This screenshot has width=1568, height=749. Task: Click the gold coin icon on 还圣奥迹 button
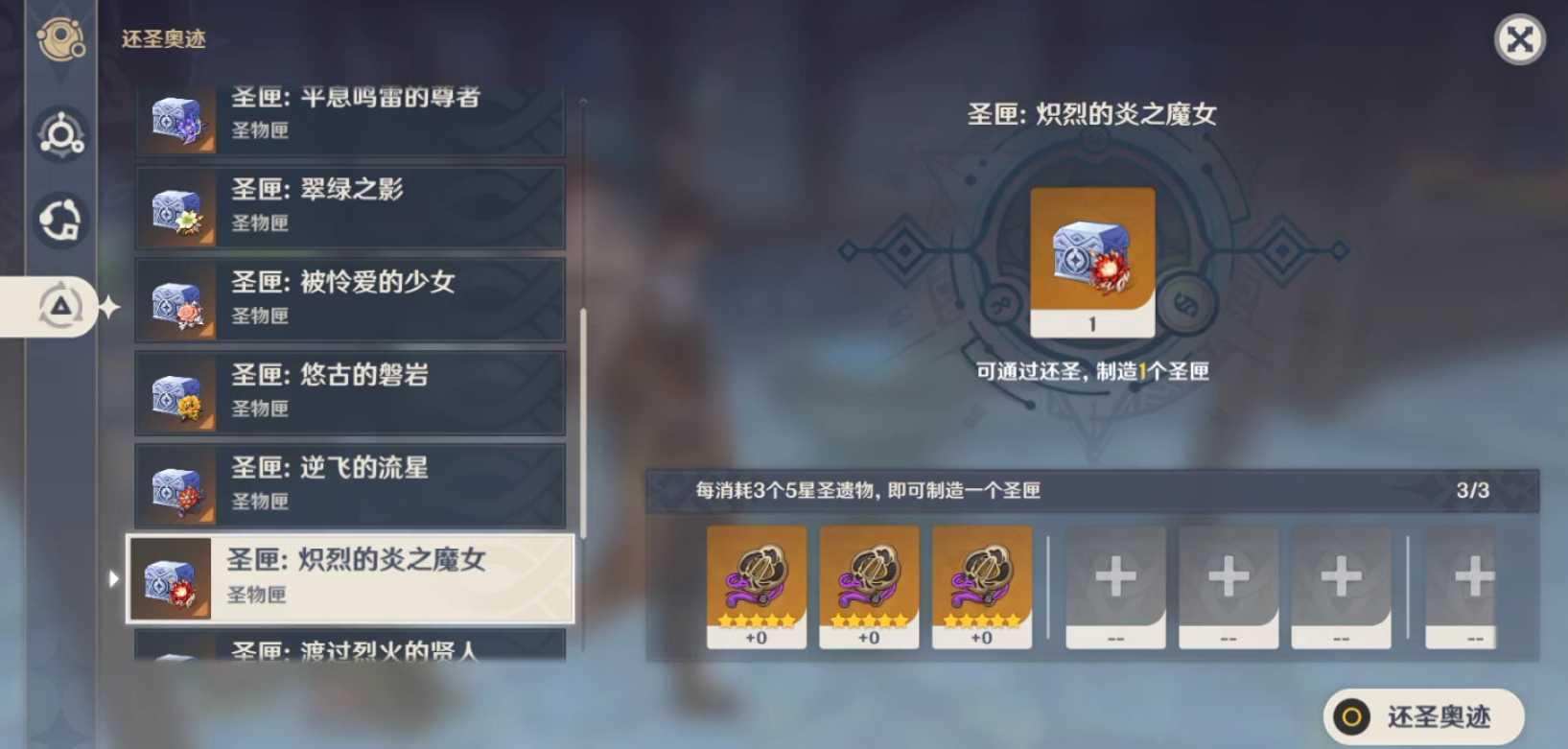[1354, 715]
